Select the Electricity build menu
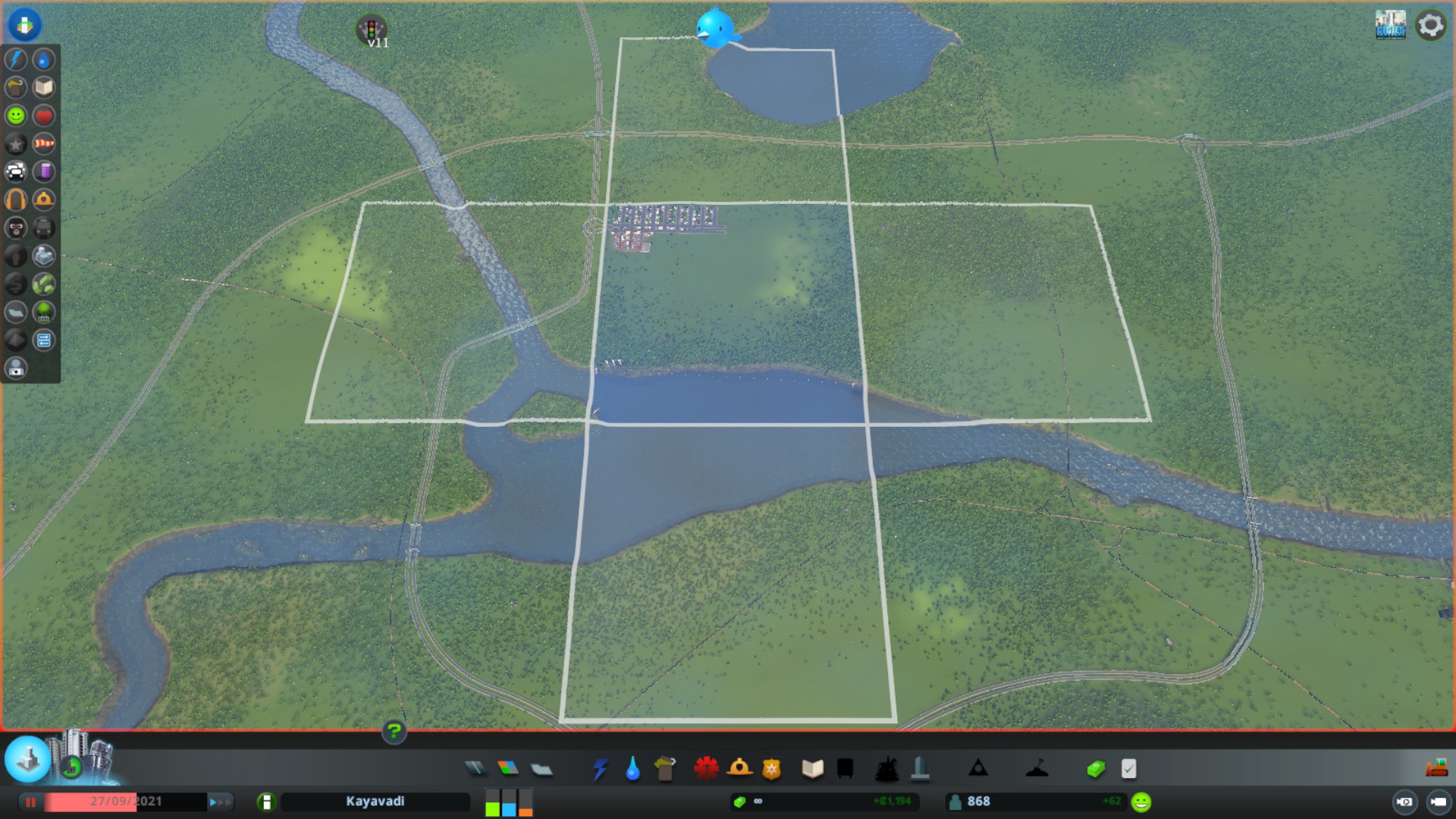Screen dimensions: 1456x819 [600, 769]
